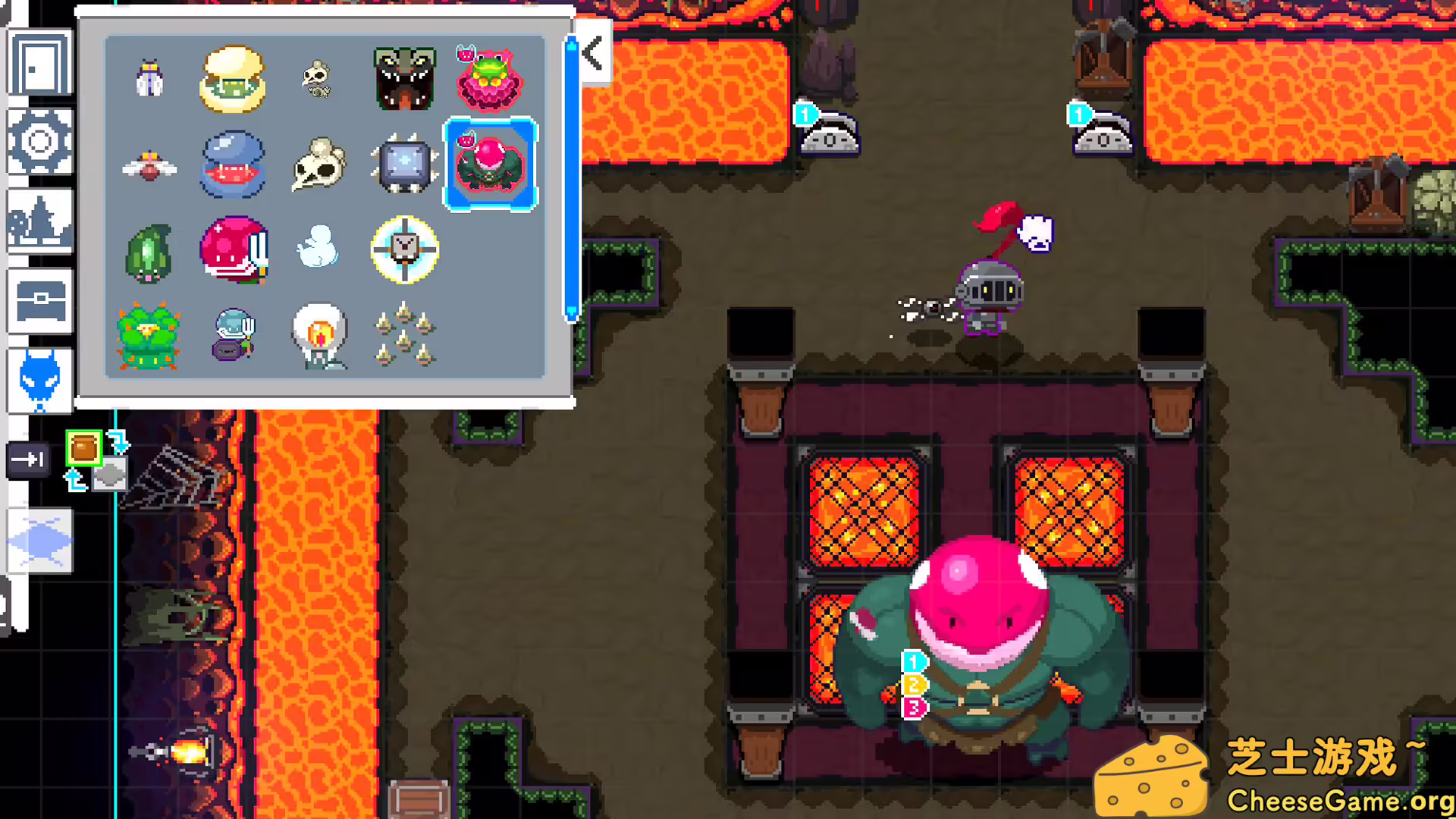Click the diamond marker tool below the sidebar
The image size is (1456, 819).
pyautogui.click(x=42, y=540)
